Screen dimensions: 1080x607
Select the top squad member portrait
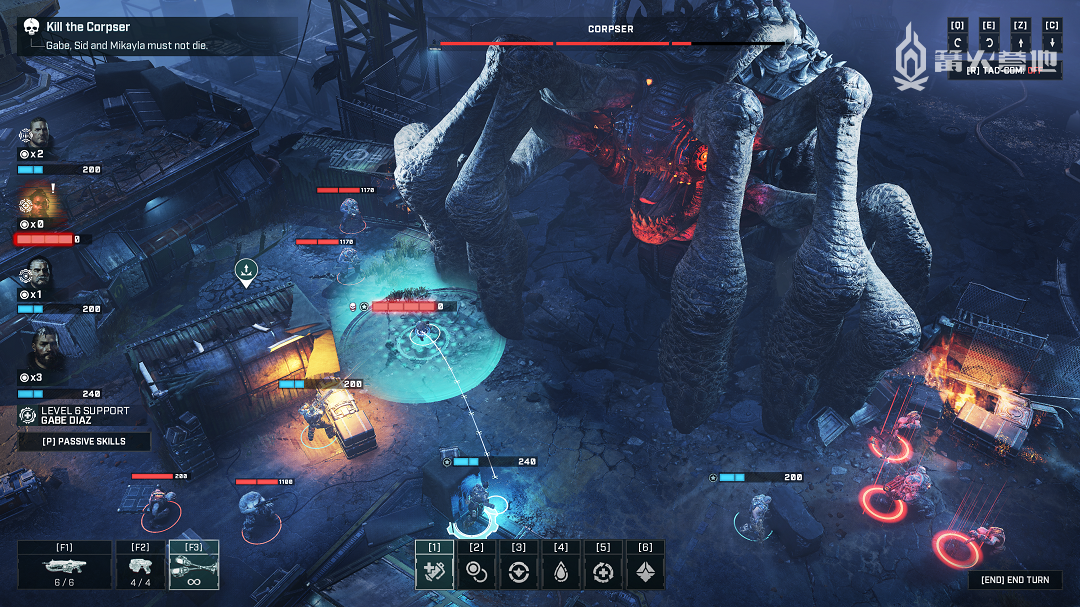[38, 133]
